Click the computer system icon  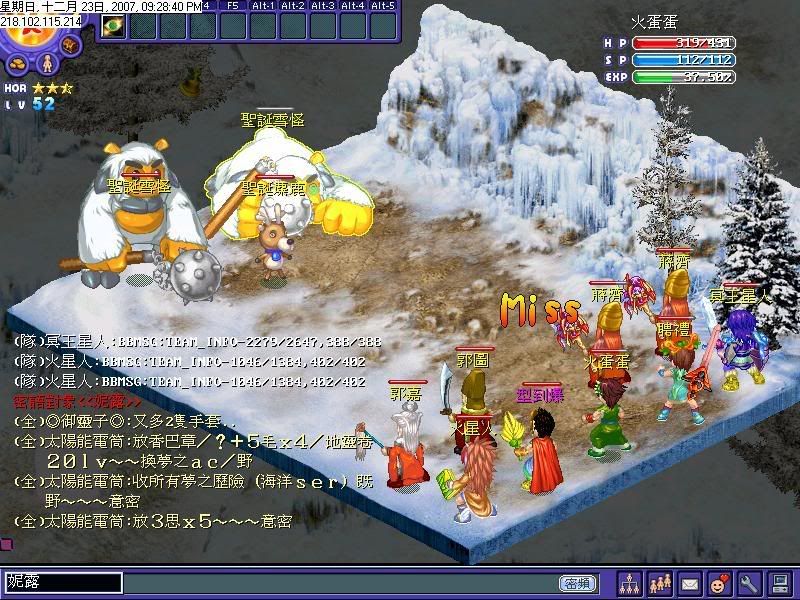tap(780, 582)
